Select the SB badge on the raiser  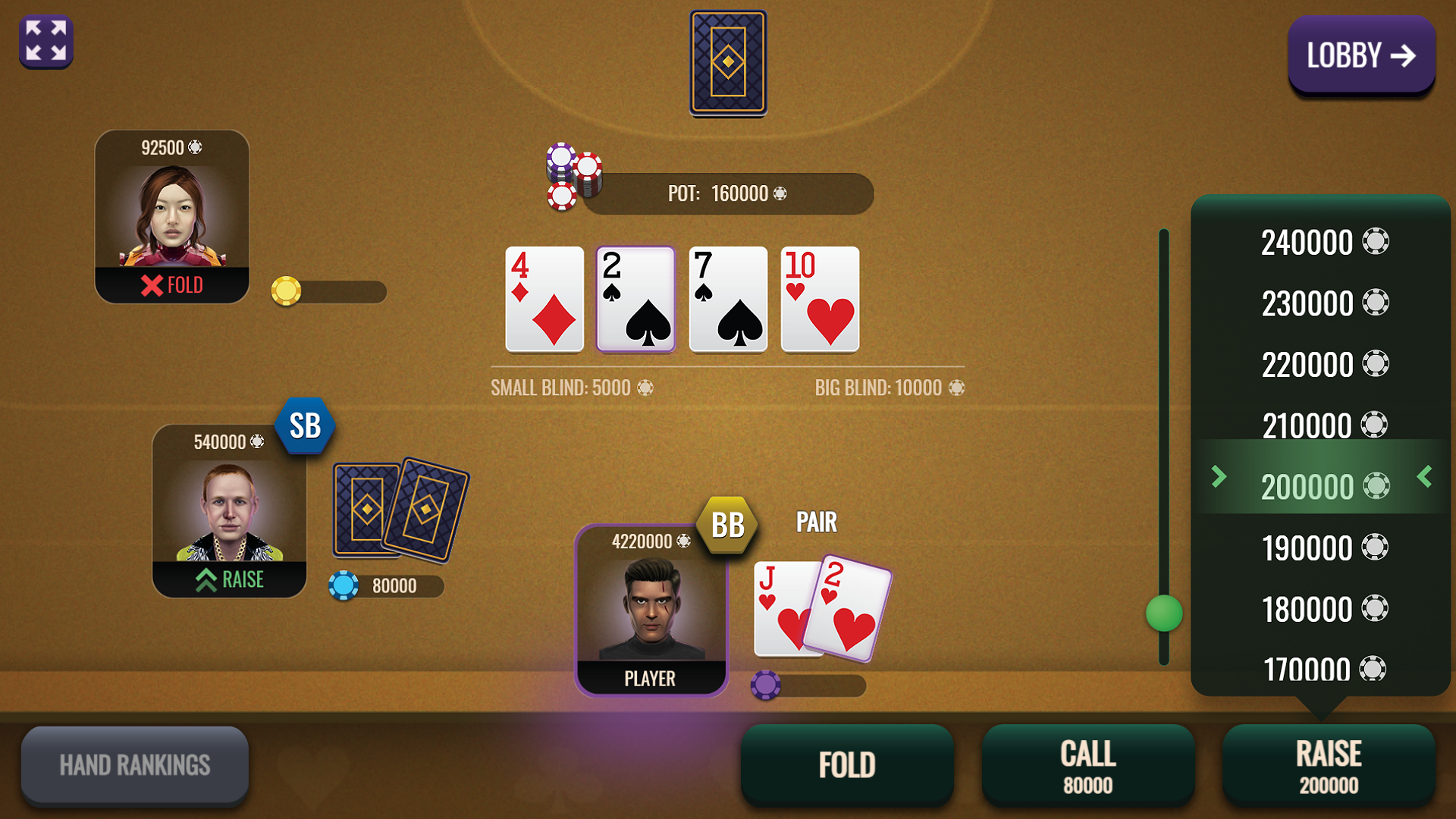tap(306, 427)
